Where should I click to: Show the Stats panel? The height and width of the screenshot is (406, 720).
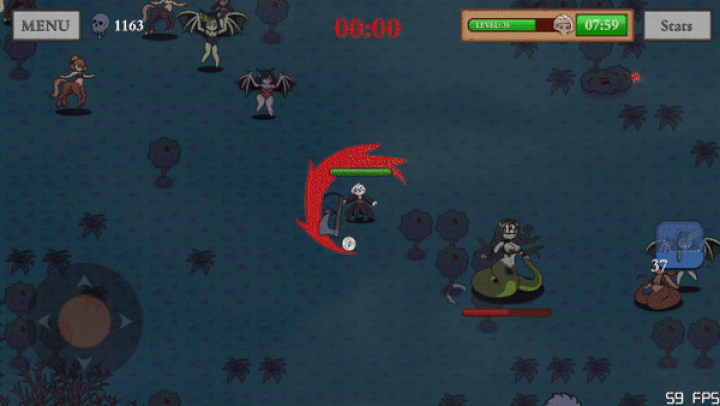click(676, 25)
